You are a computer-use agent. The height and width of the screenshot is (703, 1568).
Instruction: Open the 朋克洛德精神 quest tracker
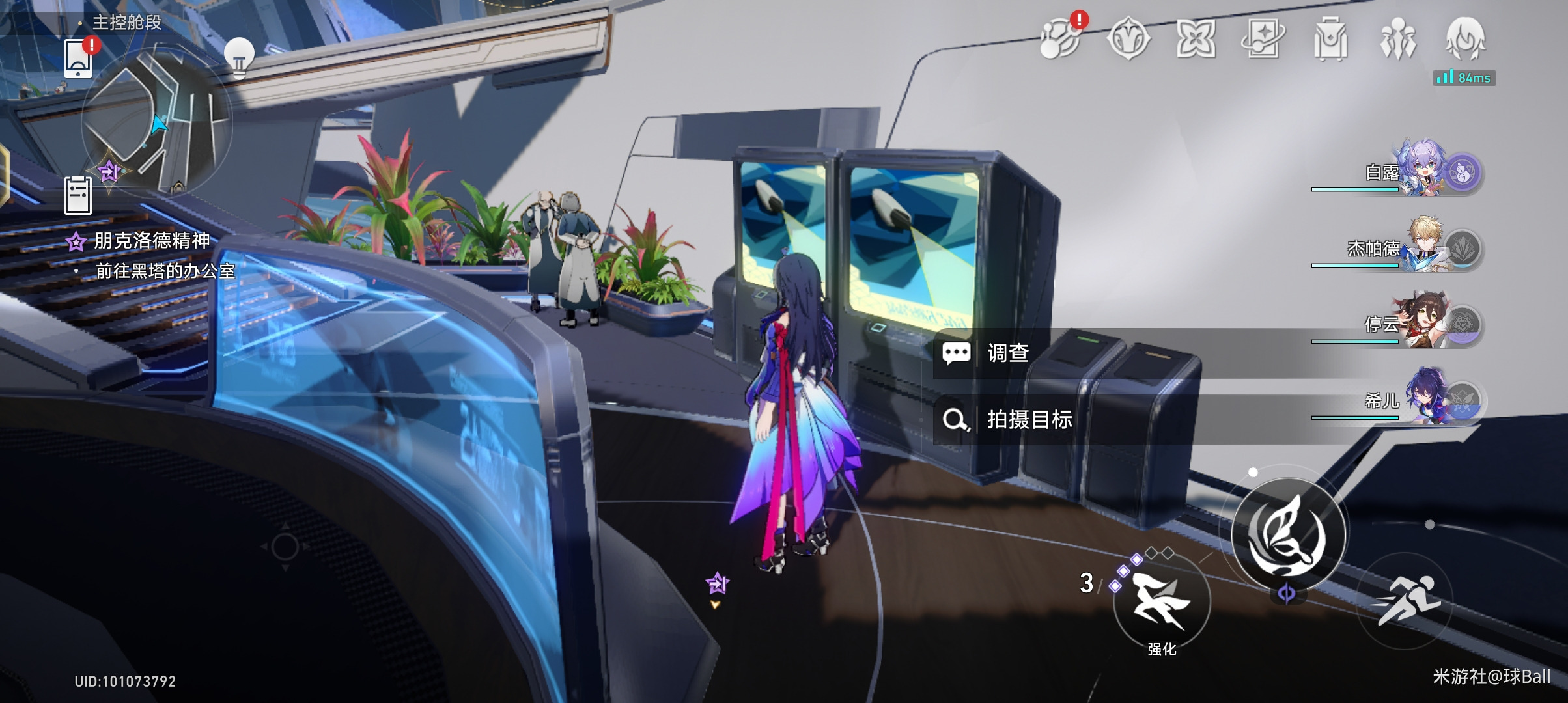151,241
